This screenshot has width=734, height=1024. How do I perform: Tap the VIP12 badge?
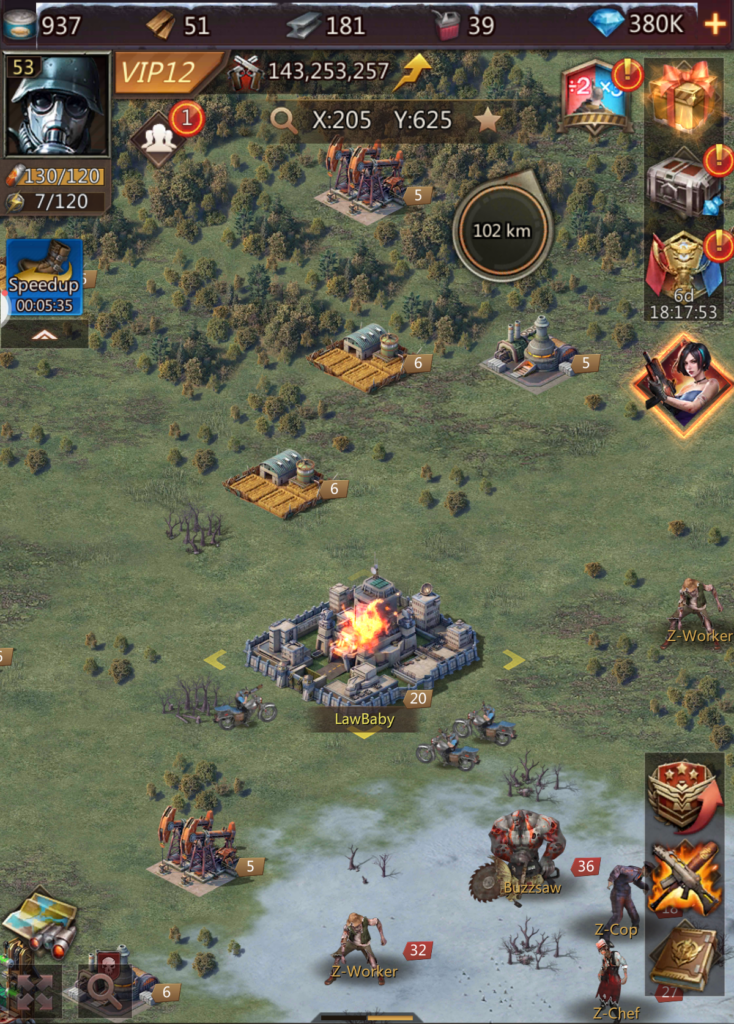pos(165,72)
